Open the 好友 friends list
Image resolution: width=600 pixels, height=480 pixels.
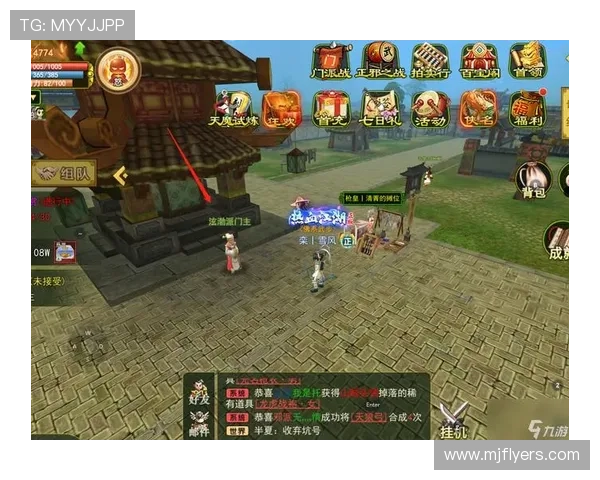(200, 391)
